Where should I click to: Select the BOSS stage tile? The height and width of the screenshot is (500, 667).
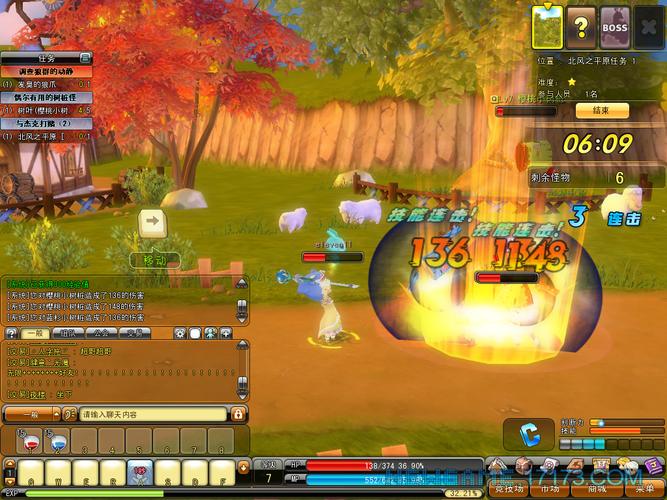coord(614,27)
